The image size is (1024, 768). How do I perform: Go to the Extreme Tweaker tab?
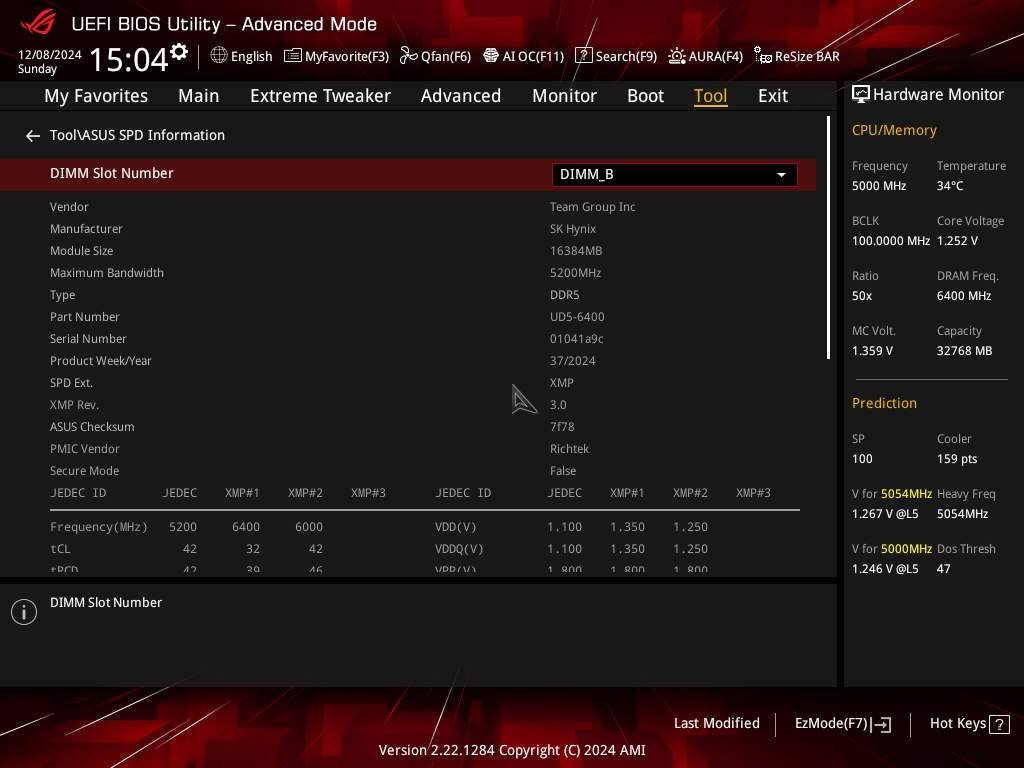(x=320, y=96)
